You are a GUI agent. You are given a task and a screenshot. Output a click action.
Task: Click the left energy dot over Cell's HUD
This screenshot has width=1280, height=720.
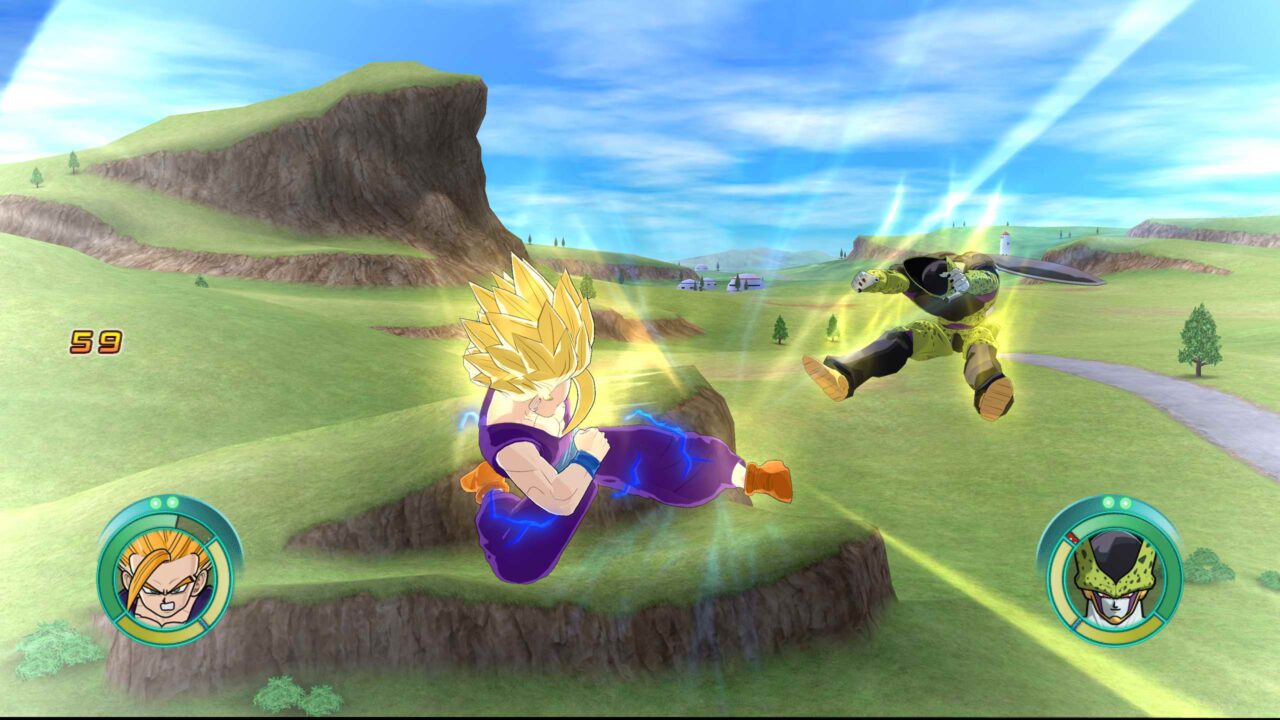1109,502
